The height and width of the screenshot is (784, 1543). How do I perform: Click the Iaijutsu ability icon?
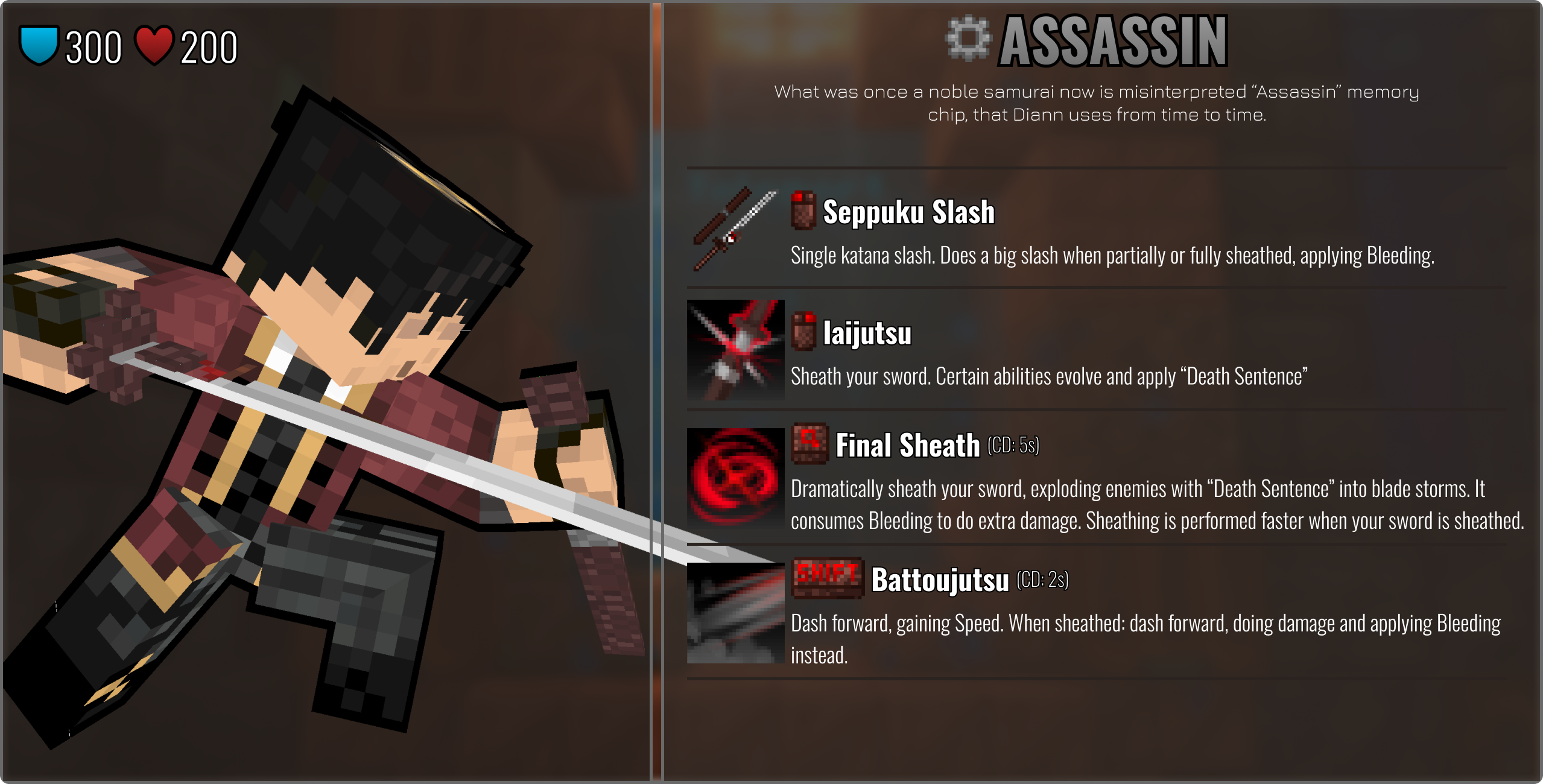pos(735,350)
